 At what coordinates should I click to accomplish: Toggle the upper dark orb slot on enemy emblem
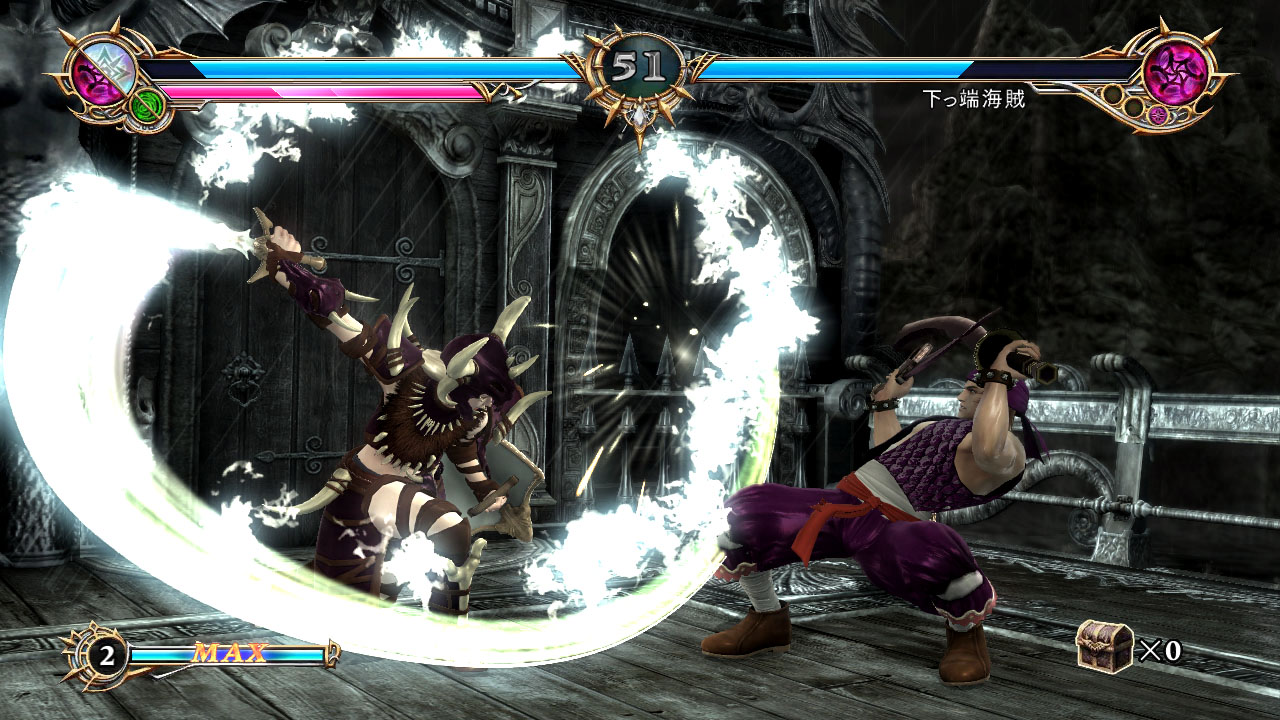point(1113,94)
